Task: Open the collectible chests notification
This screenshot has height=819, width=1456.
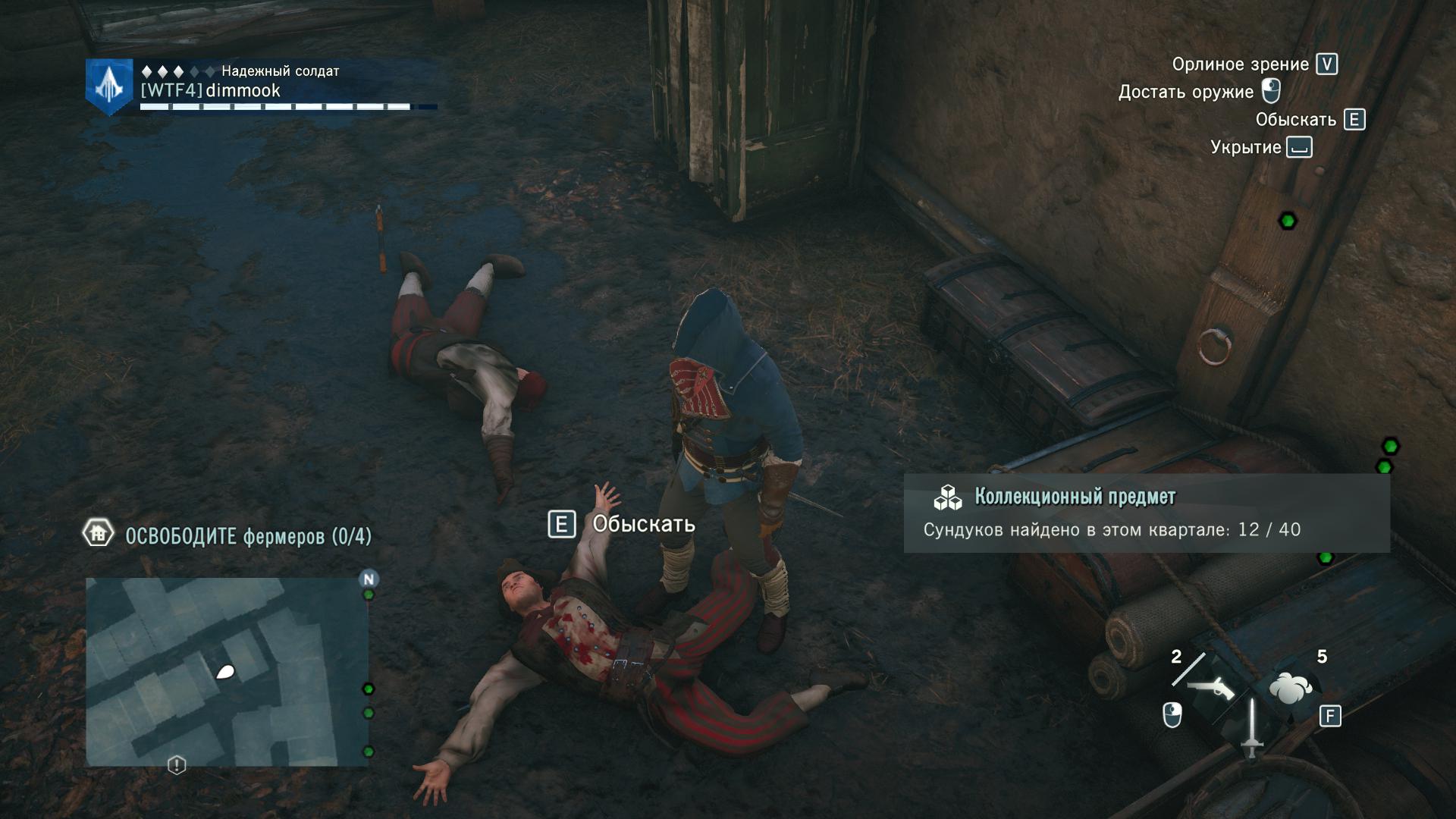Action: tap(1146, 513)
